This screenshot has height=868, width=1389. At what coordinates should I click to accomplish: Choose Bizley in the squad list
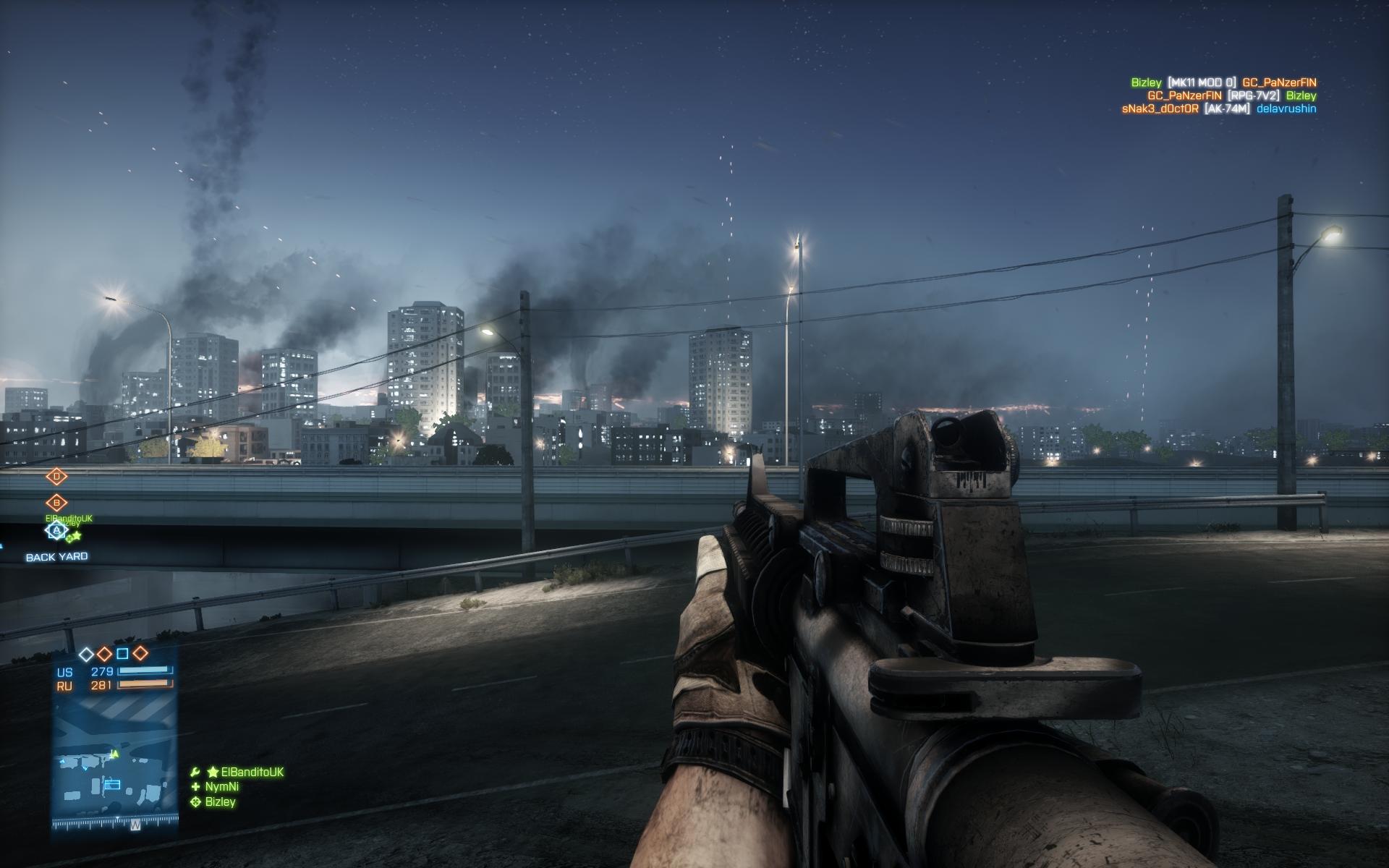[x=220, y=801]
